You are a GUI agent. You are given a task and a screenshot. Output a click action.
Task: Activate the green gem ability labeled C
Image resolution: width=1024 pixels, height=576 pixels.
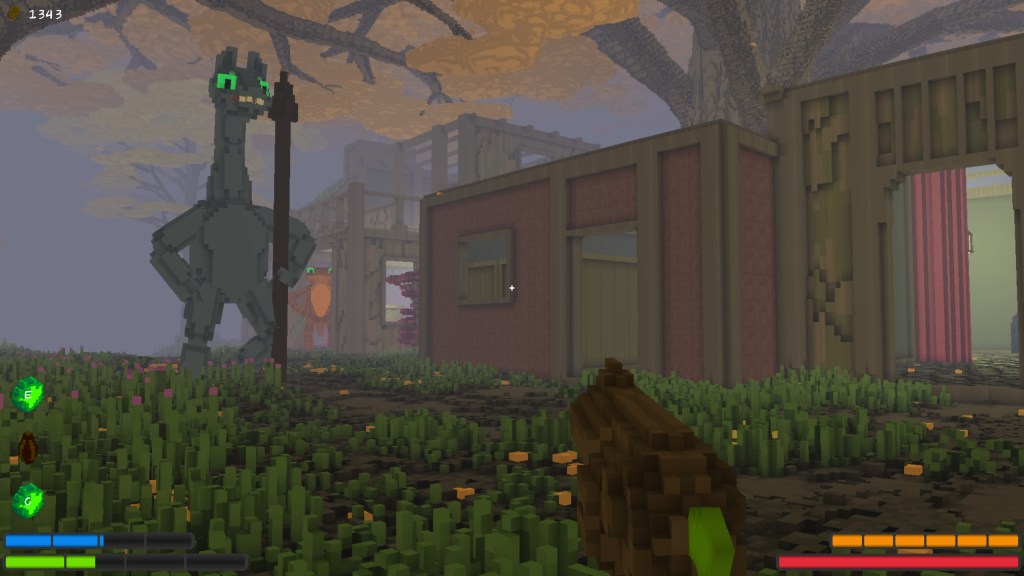tap(28, 499)
